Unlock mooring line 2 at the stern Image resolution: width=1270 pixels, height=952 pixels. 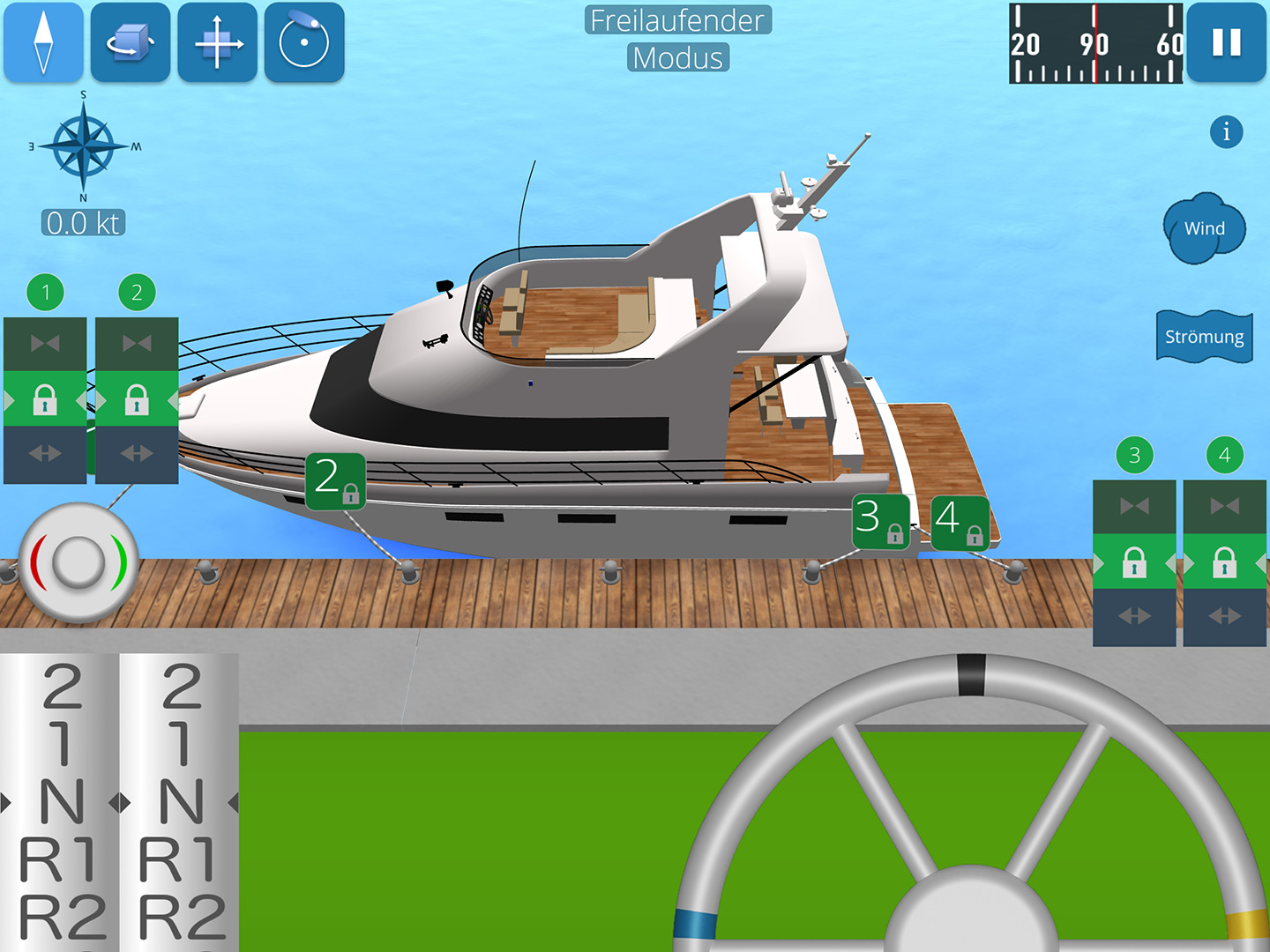coord(137,401)
